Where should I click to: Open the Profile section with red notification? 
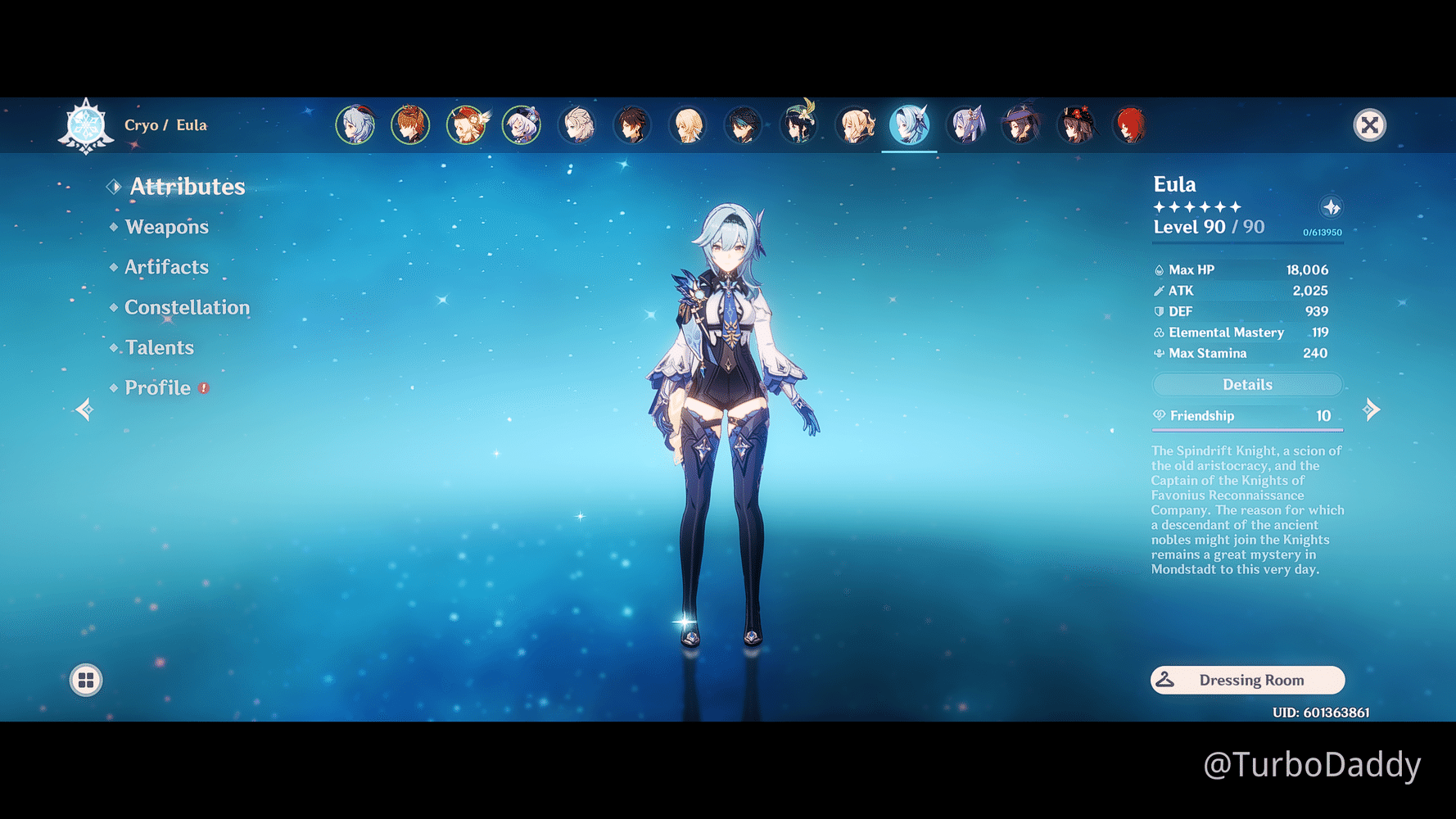158,387
